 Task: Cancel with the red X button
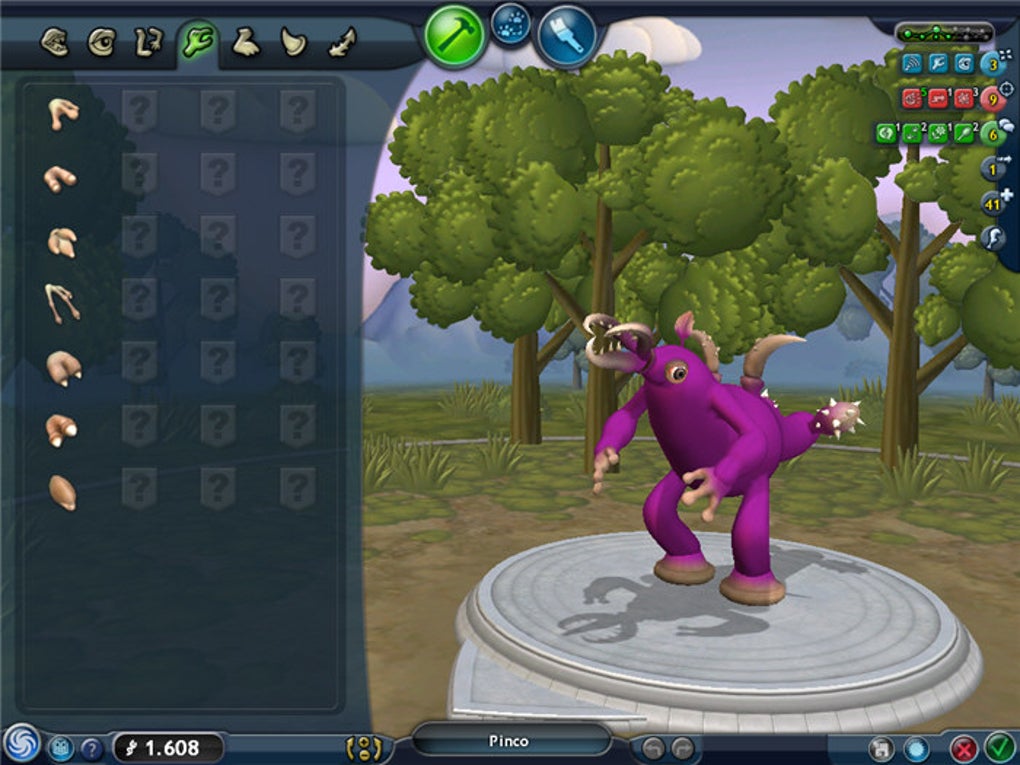963,748
